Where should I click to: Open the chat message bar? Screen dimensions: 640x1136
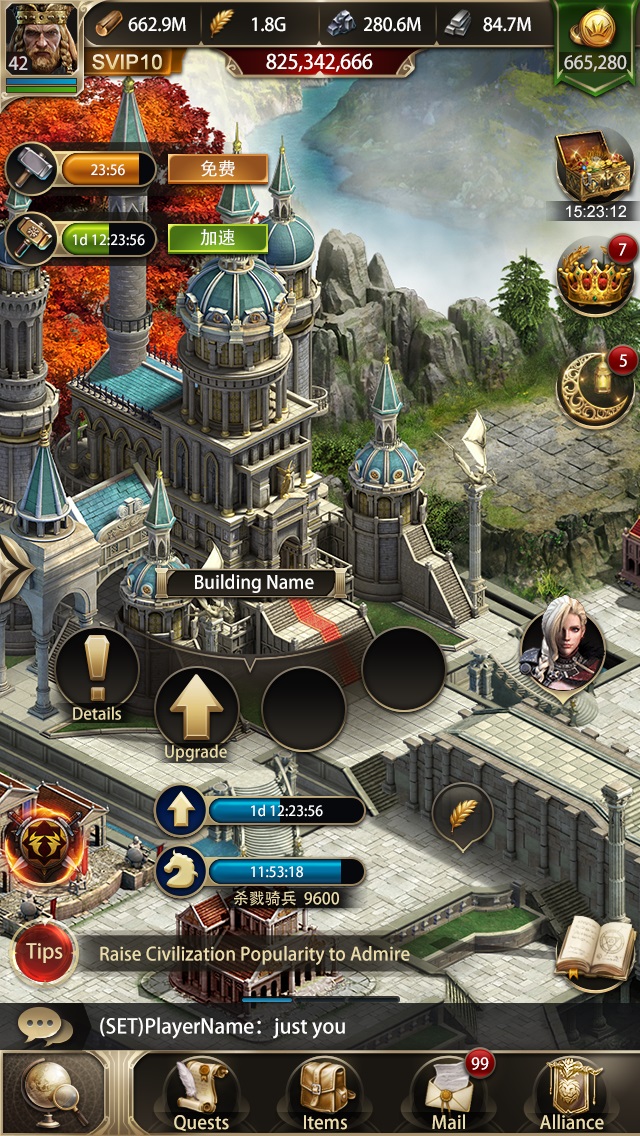pos(320,1026)
